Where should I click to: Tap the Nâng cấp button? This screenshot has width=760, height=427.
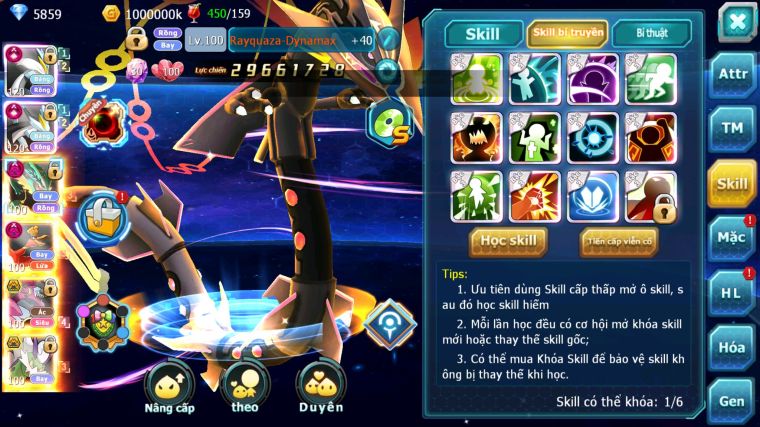pyautogui.click(x=169, y=386)
